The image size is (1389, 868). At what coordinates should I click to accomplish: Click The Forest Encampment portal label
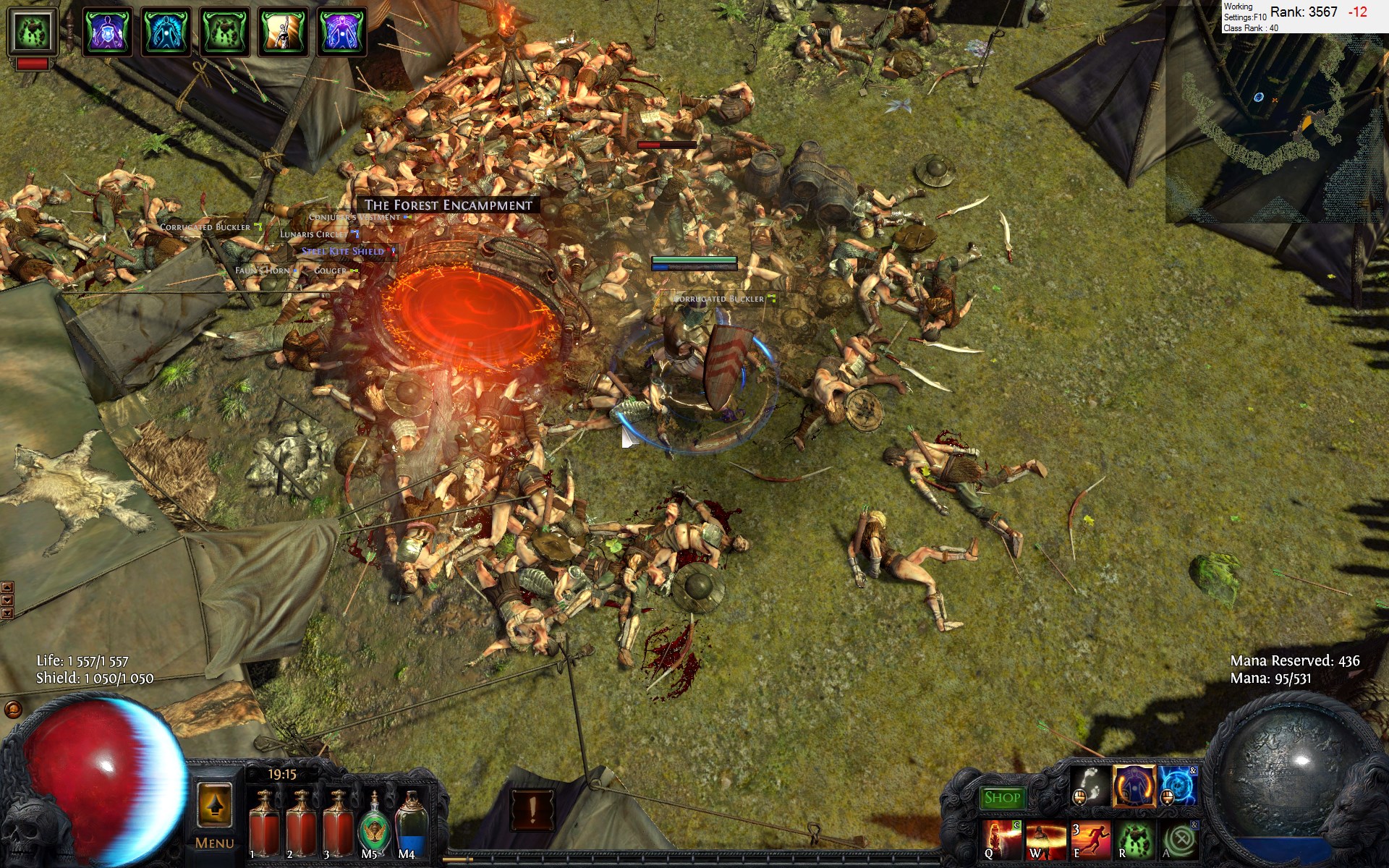[448, 205]
